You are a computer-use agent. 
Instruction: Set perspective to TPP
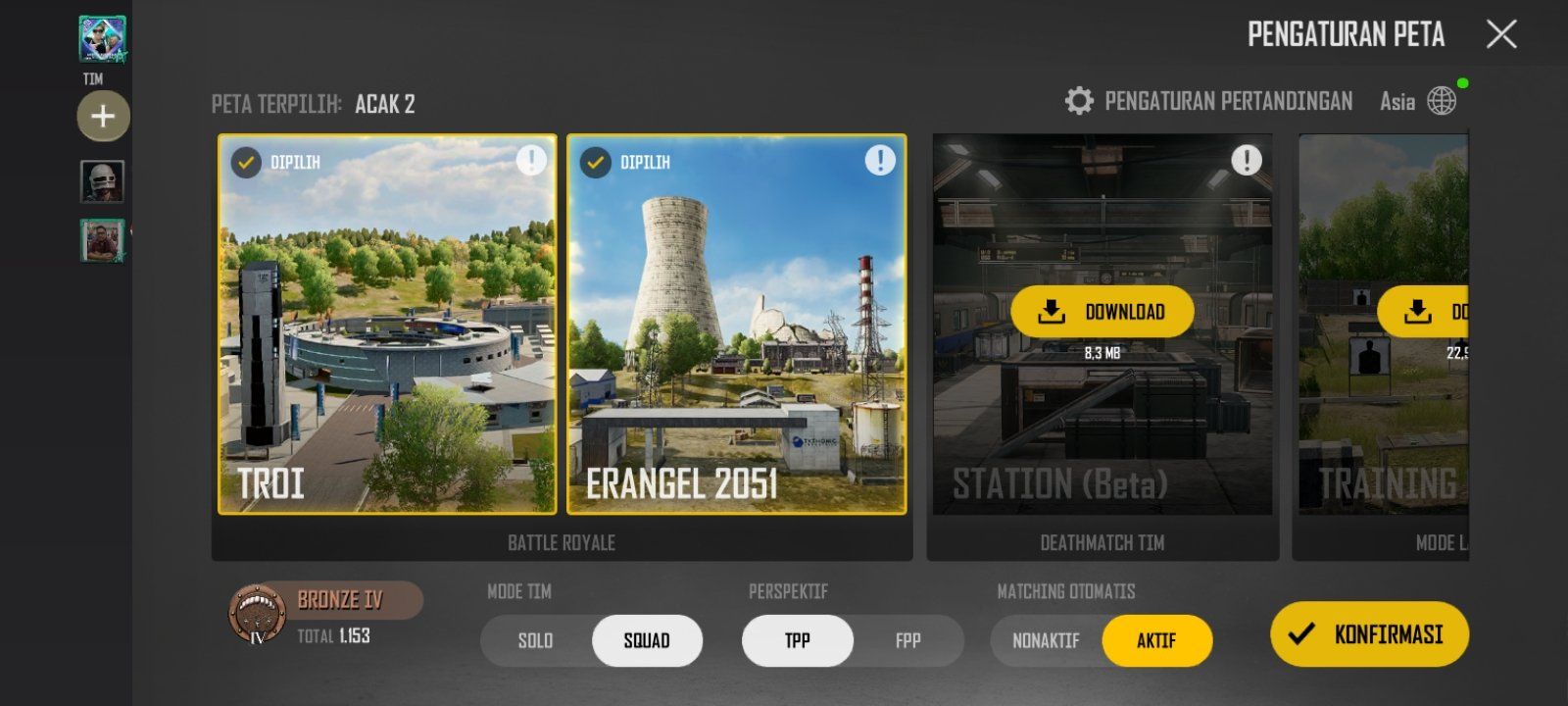[x=798, y=641]
